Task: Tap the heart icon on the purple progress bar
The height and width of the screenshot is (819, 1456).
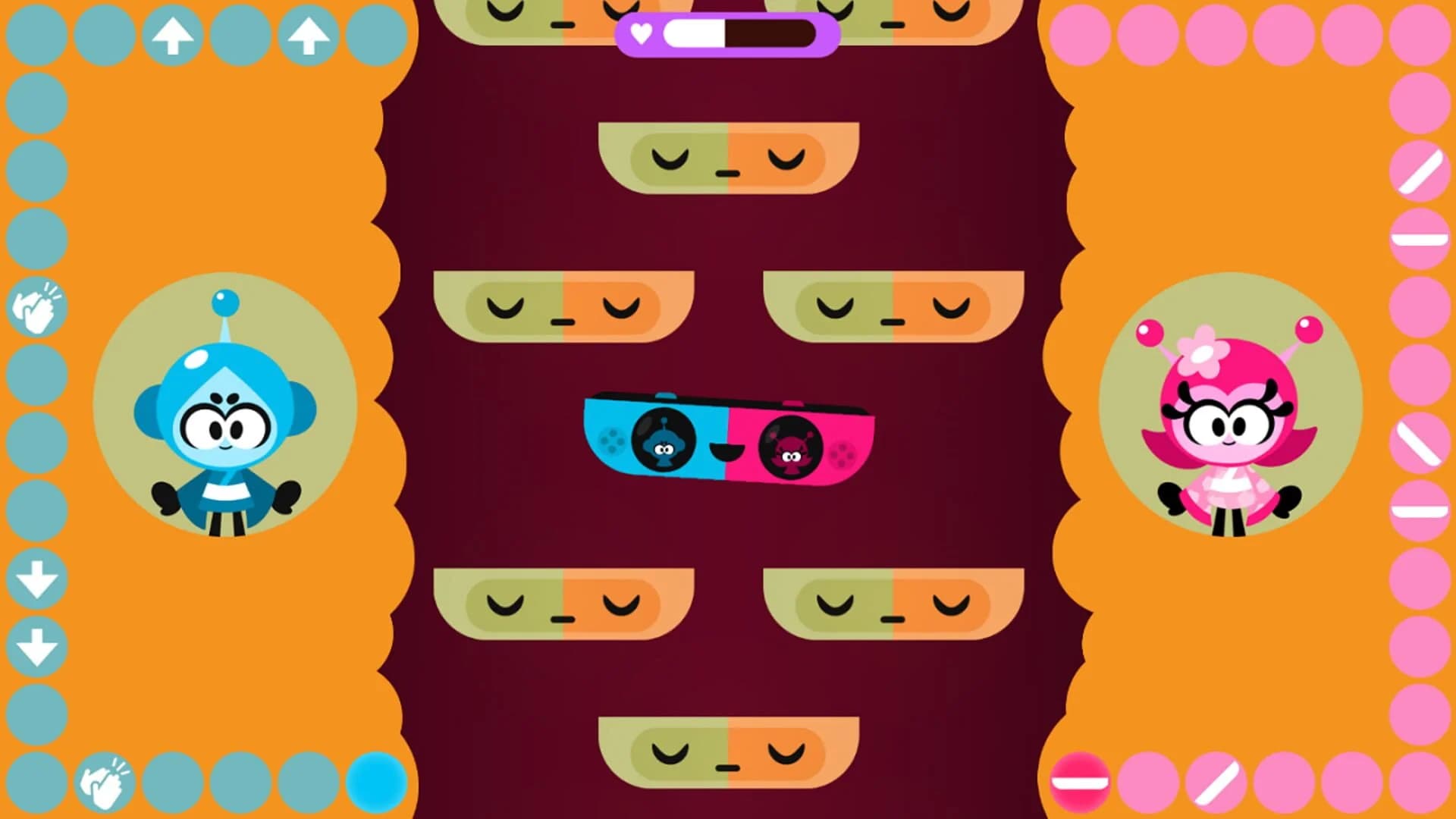Action: (640, 33)
